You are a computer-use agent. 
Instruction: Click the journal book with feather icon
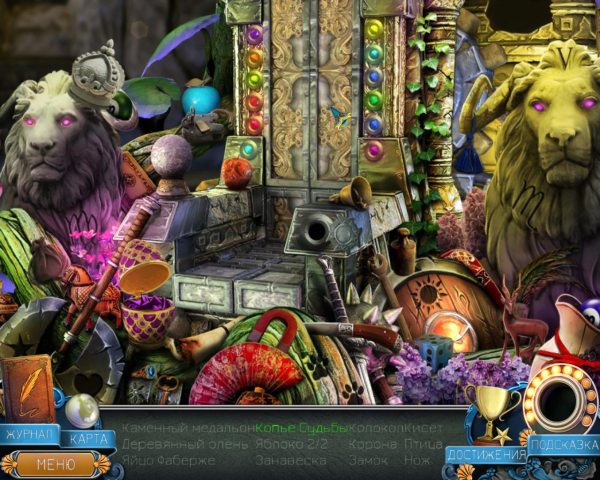tap(28, 389)
